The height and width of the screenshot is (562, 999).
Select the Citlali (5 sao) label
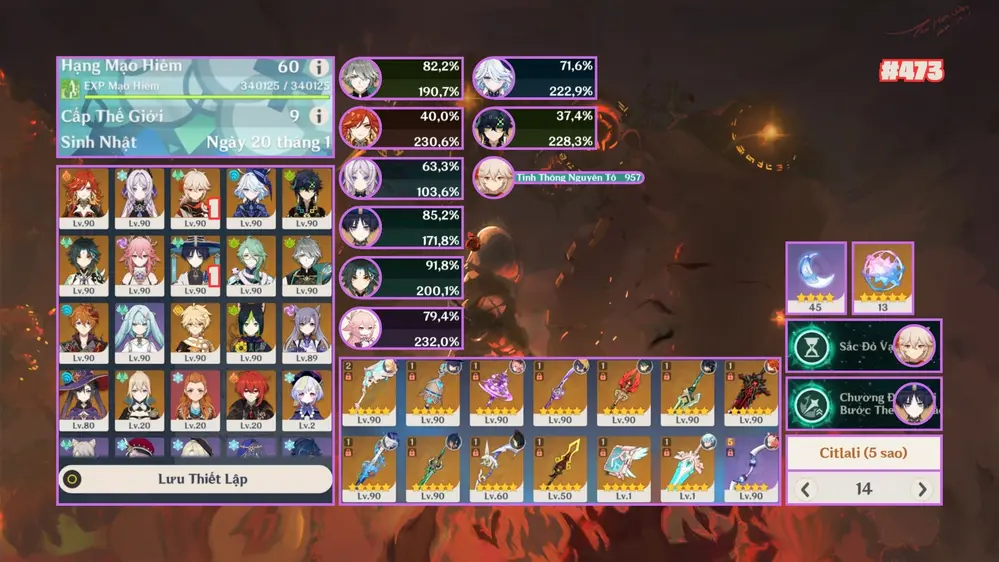tap(863, 453)
